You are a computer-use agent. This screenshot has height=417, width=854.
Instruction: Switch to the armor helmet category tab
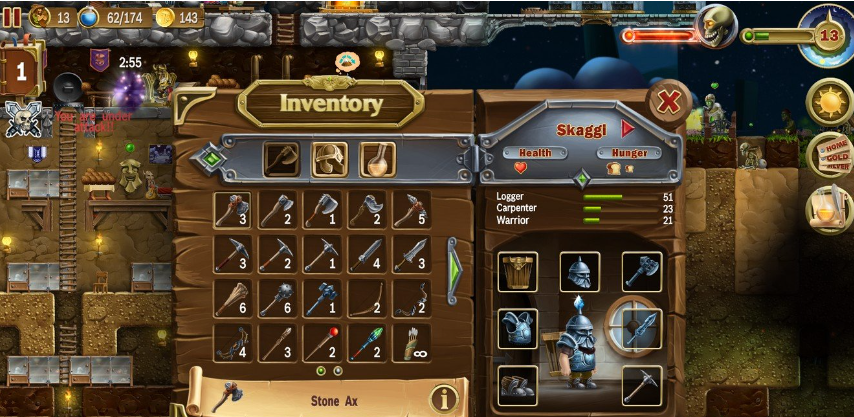click(x=330, y=159)
